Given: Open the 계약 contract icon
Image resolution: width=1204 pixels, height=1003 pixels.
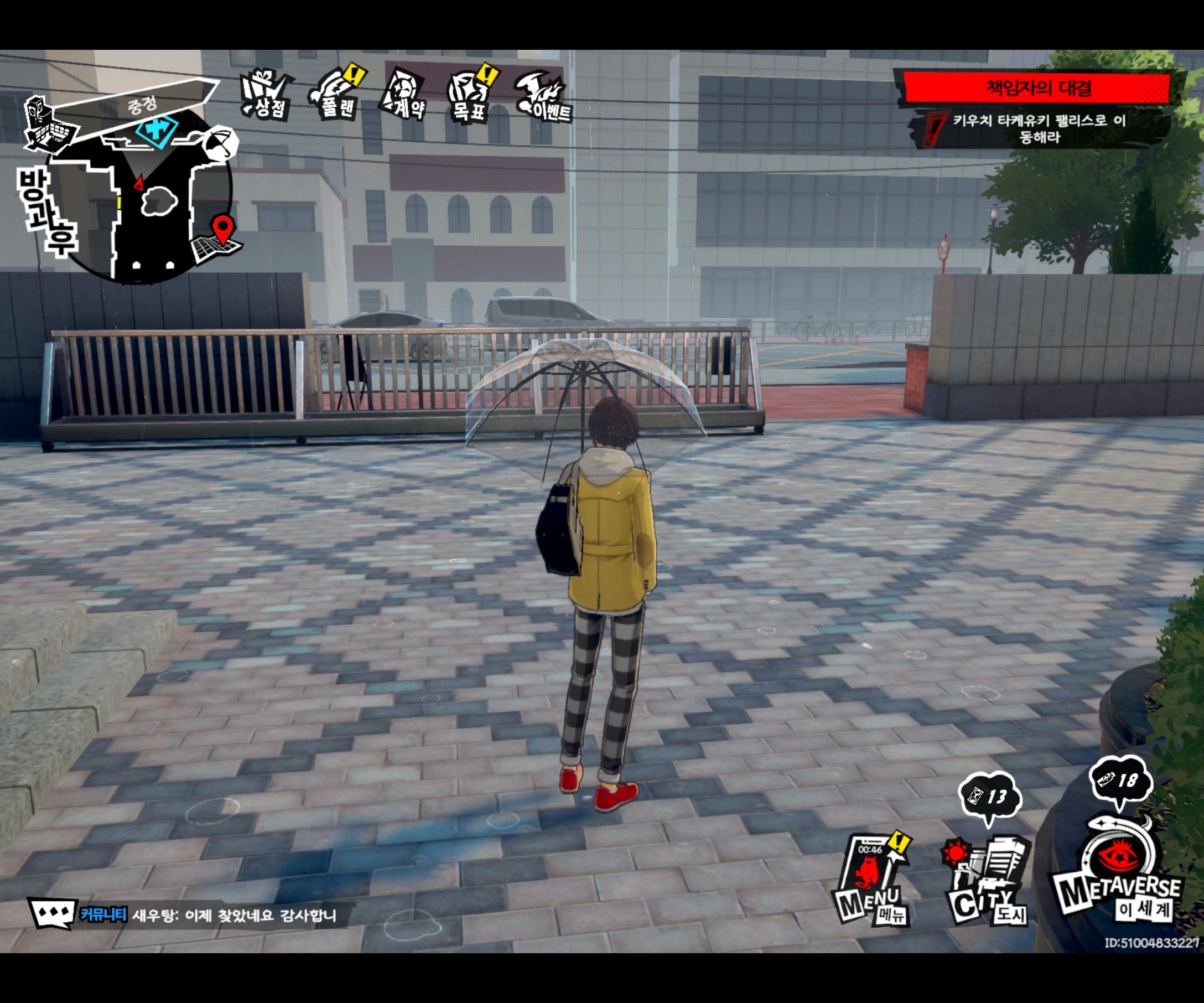Looking at the screenshot, I should pos(407,95).
